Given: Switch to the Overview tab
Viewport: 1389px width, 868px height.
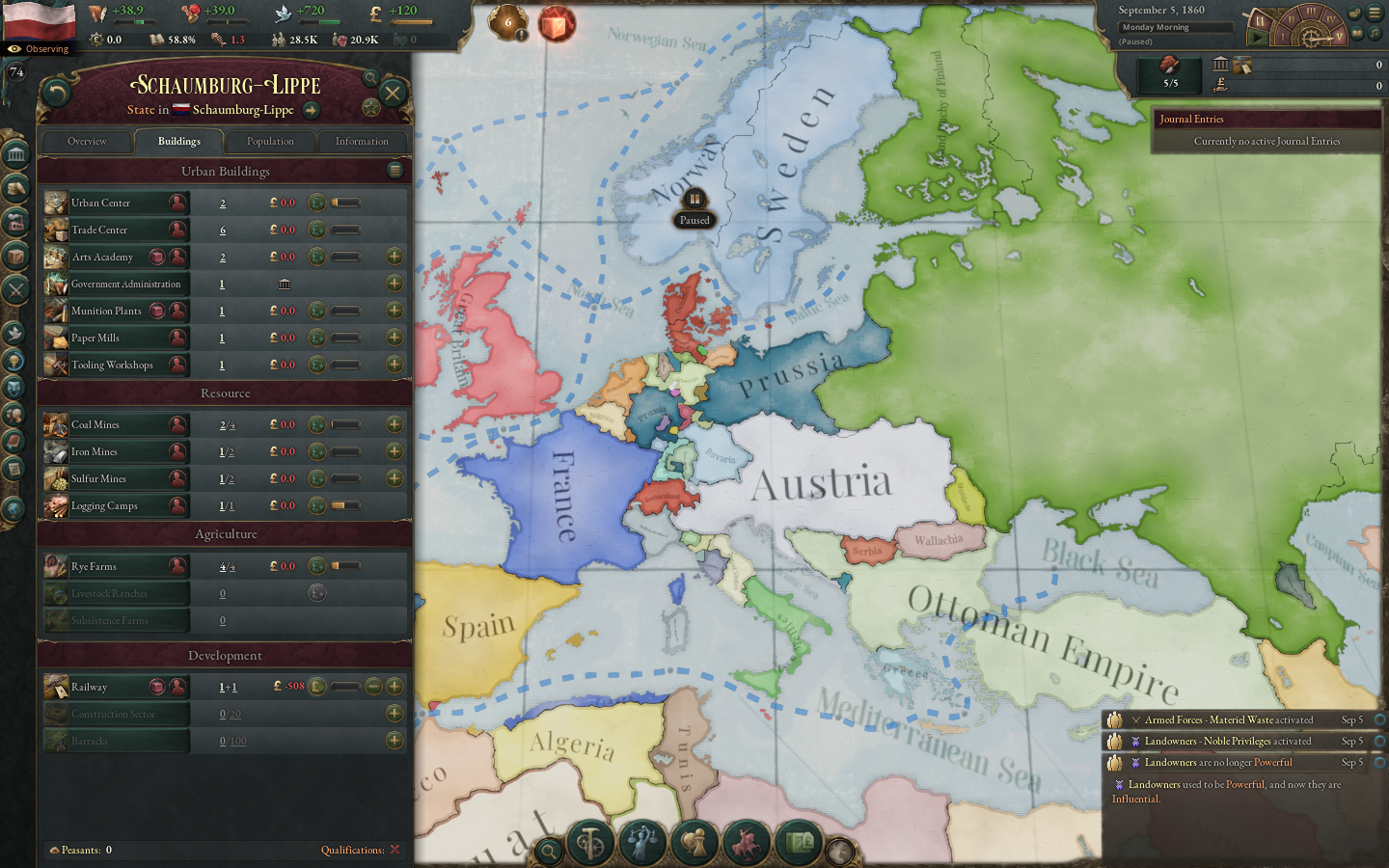Looking at the screenshot, I should (87, 141).
